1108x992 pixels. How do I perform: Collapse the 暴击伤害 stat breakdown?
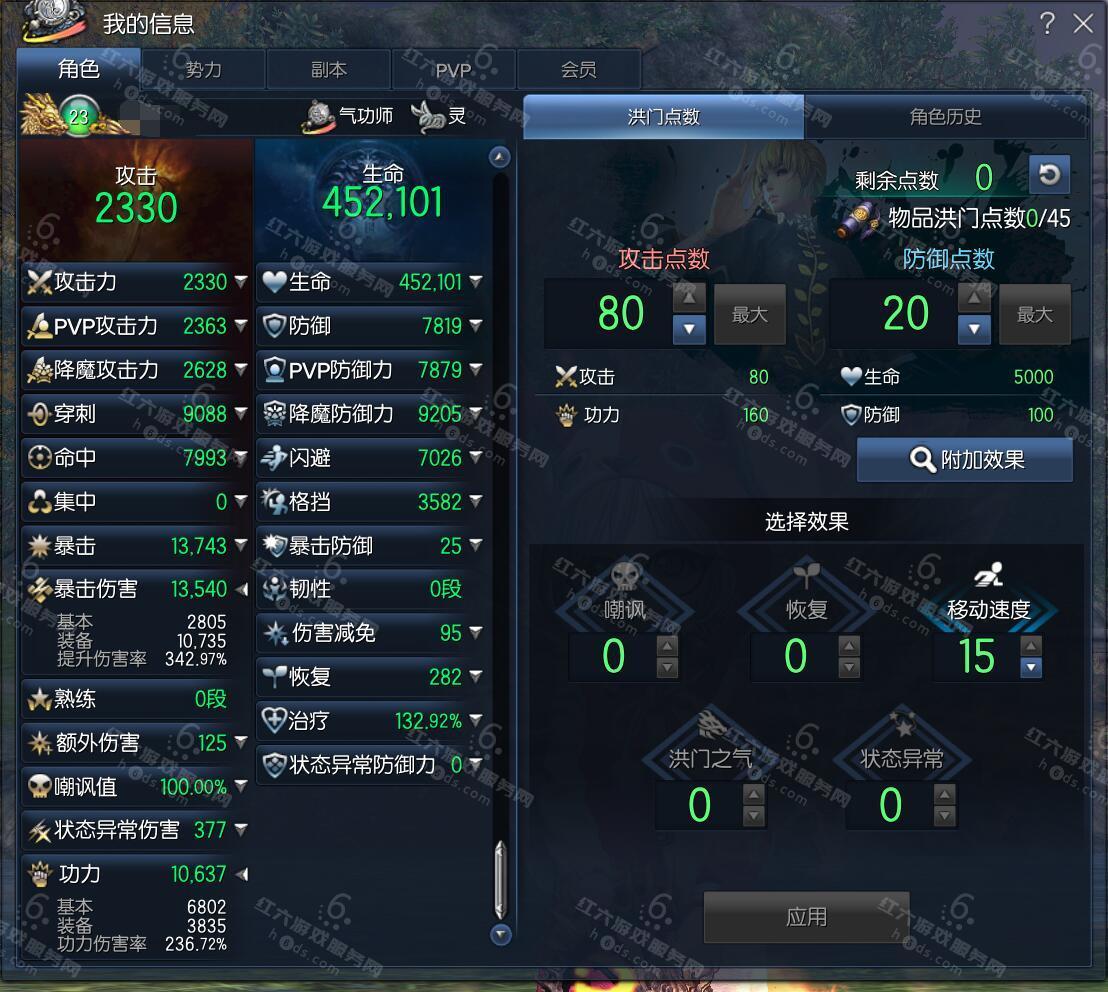click(x=241, y=589)
